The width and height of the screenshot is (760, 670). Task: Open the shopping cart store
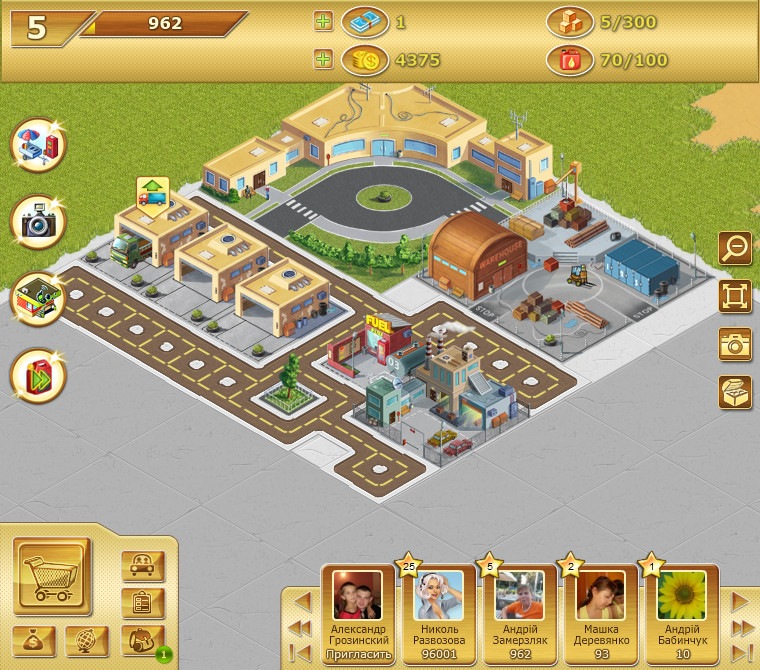(x=52, y=577)
